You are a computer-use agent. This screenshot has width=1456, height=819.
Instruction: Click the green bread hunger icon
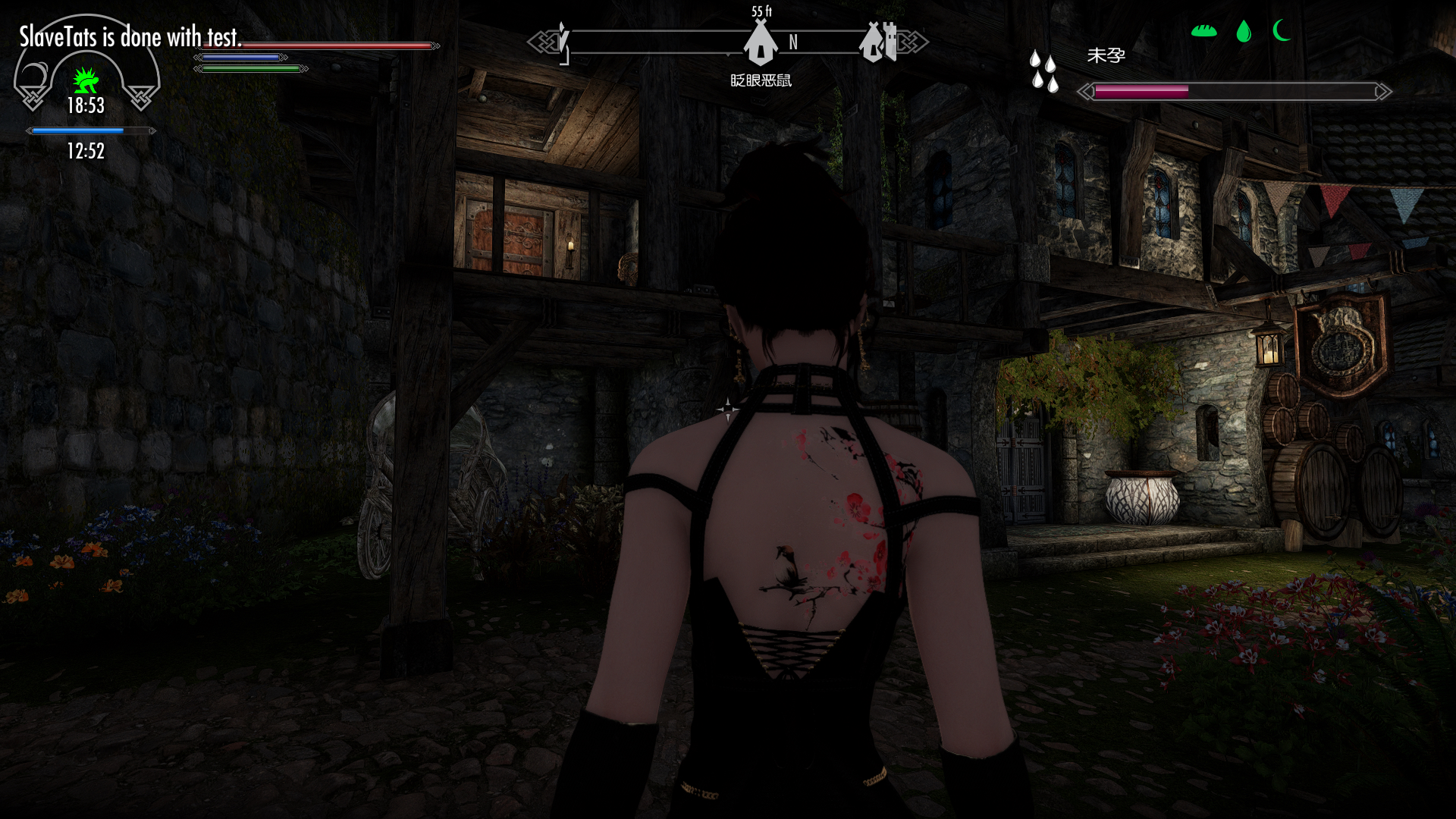point(1203,31)
